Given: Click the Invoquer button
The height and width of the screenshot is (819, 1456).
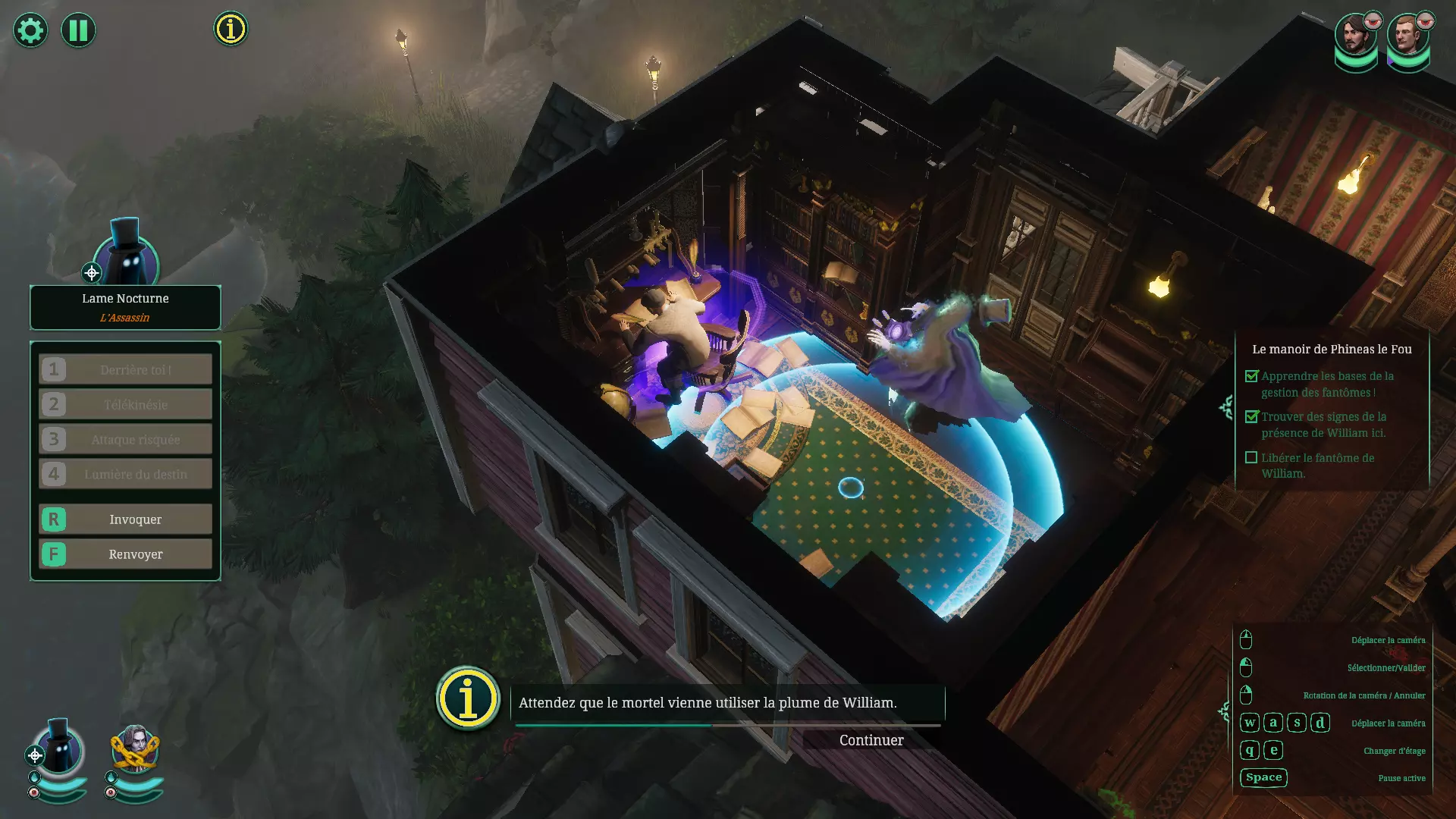Looking at the screenshot, I should (126, 519).
